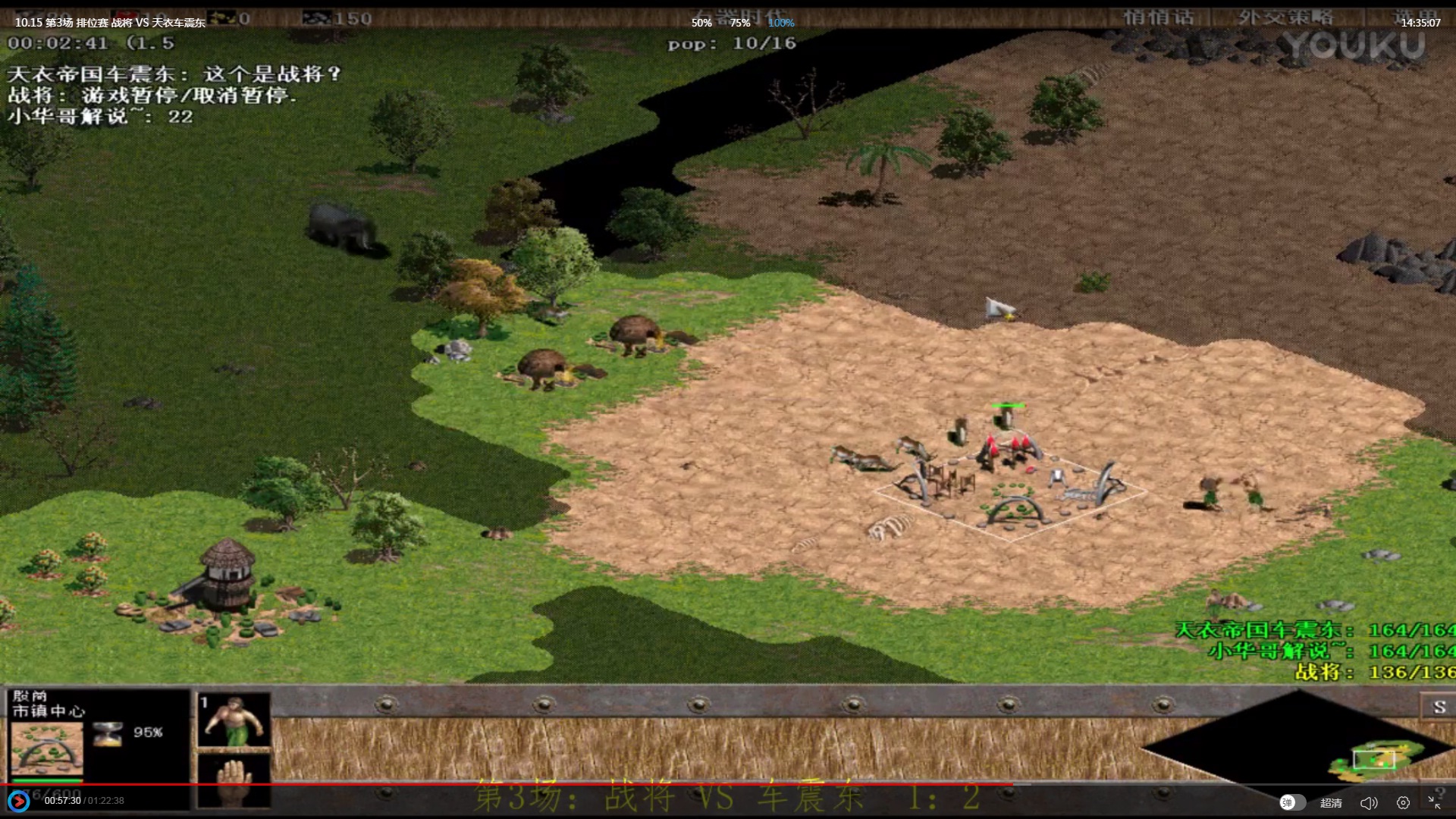This screenshot has height=819, width=1456.
Task: Select the town center portrait
Action: [47, 749]
